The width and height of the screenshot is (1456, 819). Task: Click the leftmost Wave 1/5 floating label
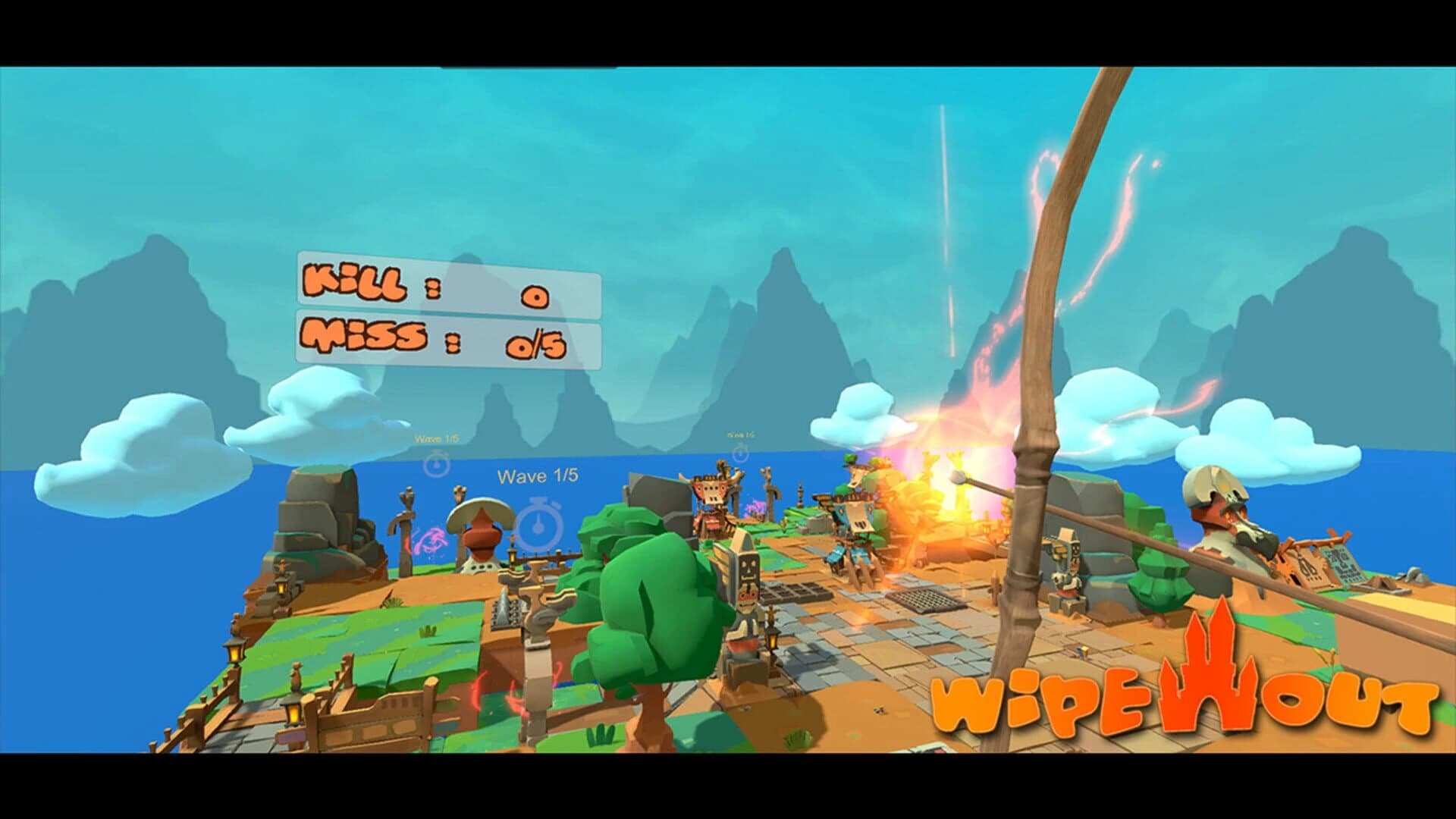(436, 437)
